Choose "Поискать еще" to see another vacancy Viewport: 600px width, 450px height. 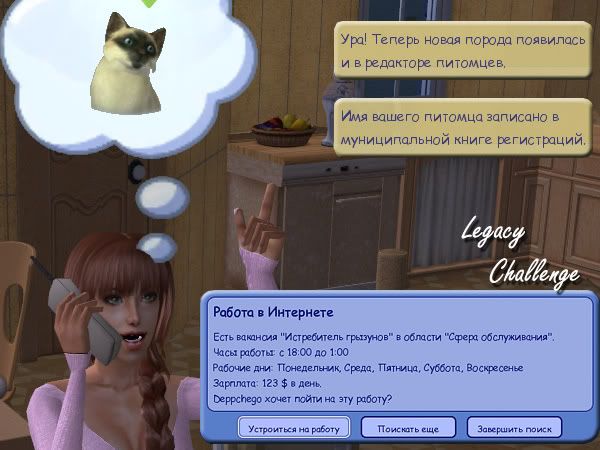pyautogui.click(x=408, y=428)
